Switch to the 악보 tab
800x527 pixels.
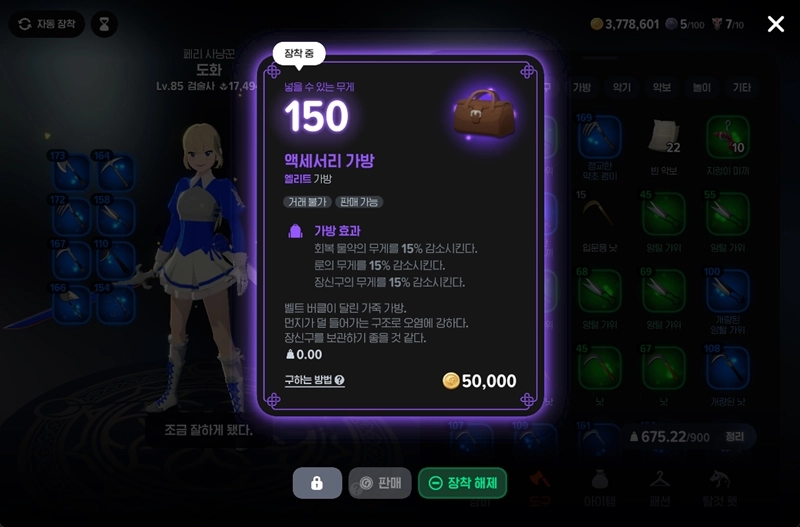[x=662, y=88]
